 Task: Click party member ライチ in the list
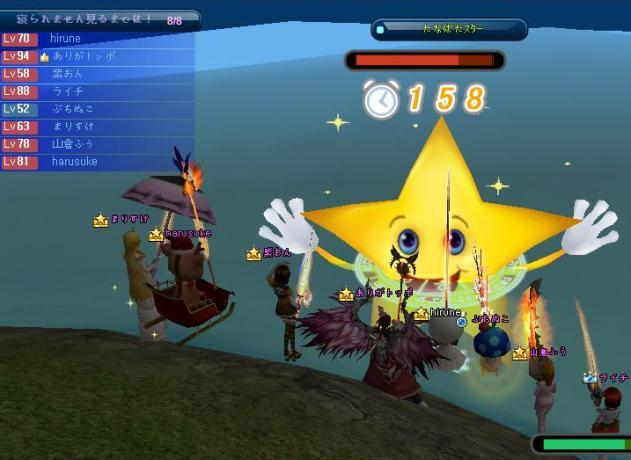tap(100, 91)
